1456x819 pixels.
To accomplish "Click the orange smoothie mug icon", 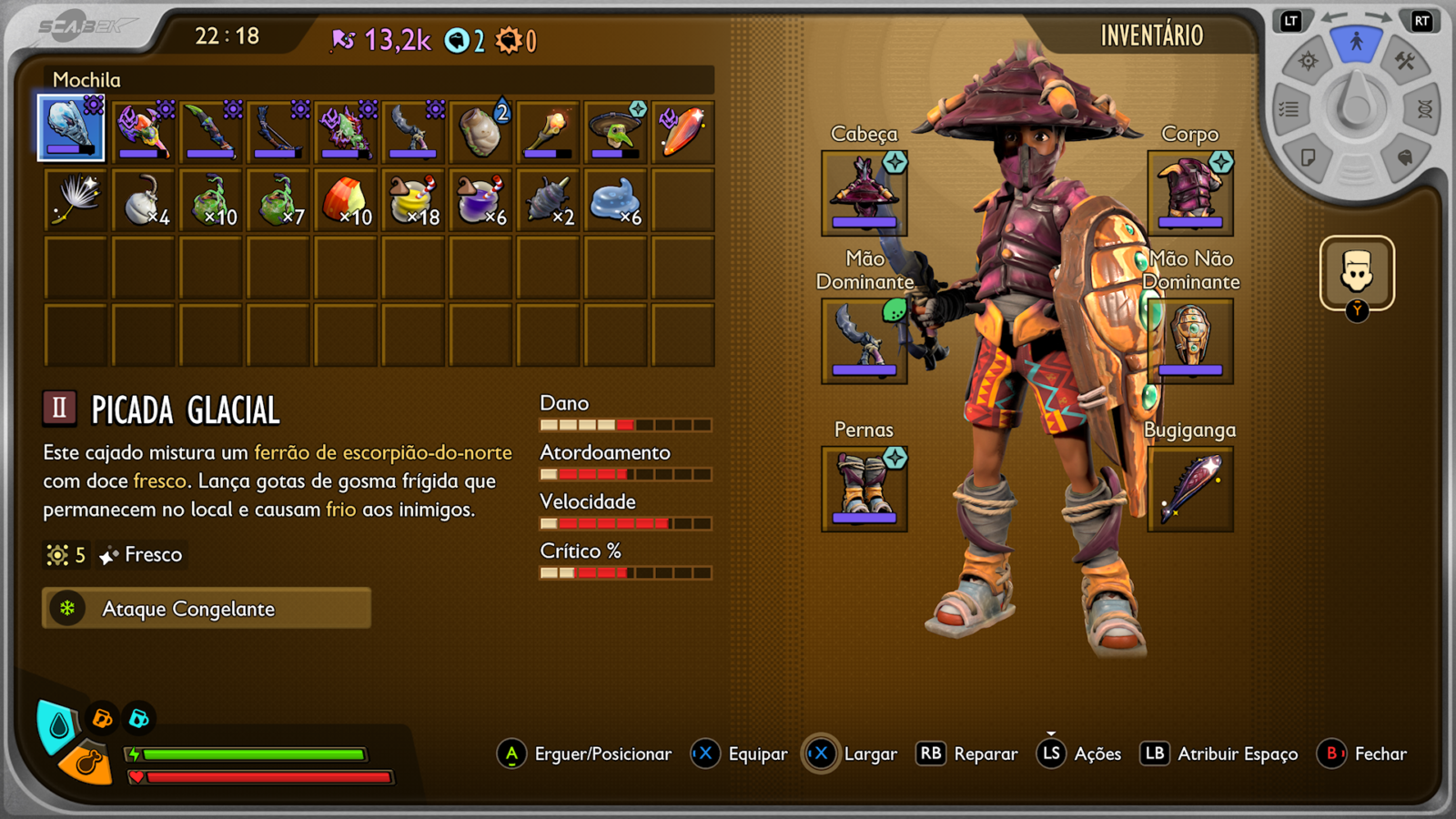I will coord(101,717).
